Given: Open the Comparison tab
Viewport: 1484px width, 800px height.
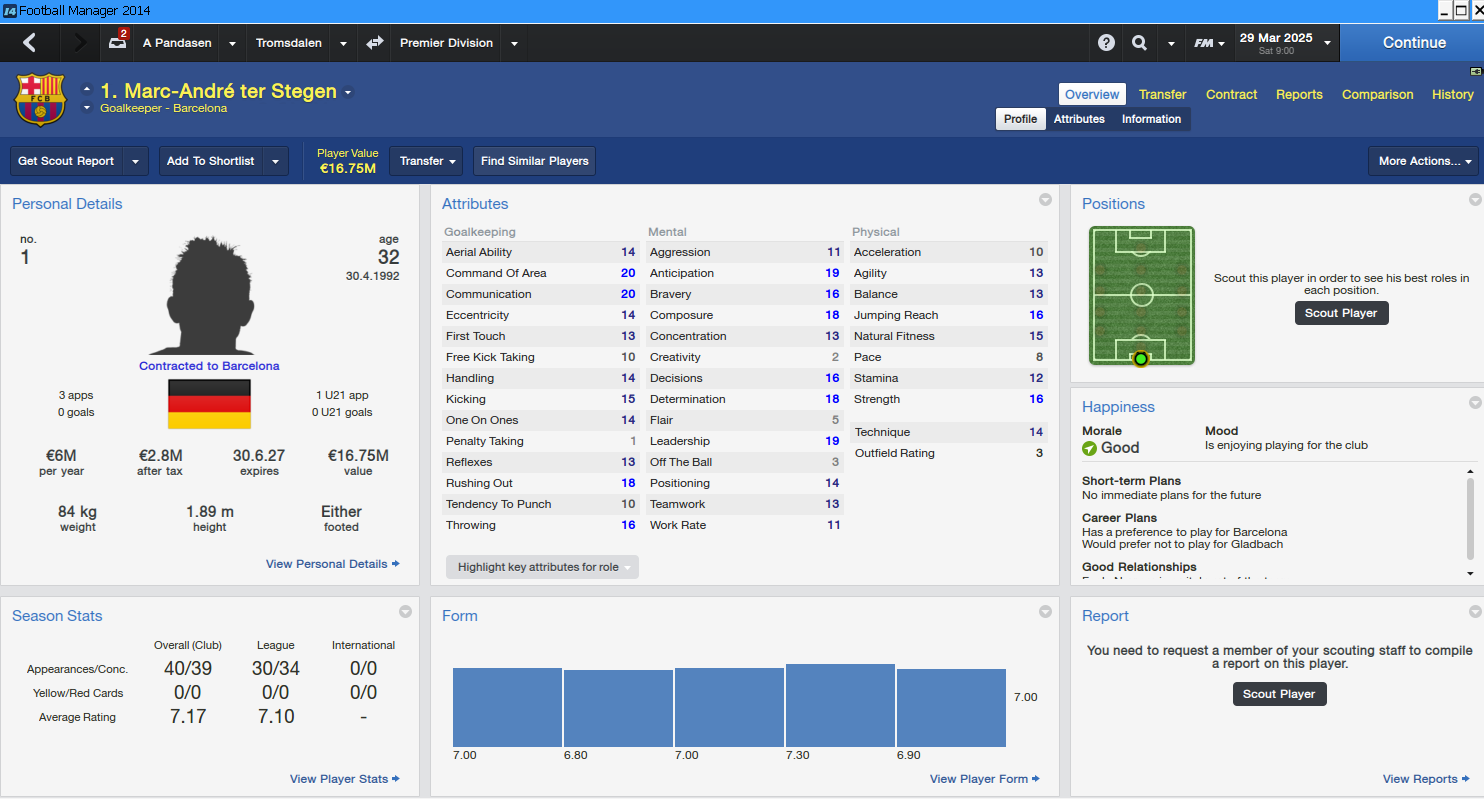Looking at the screenshot, I should (1377, 94).
